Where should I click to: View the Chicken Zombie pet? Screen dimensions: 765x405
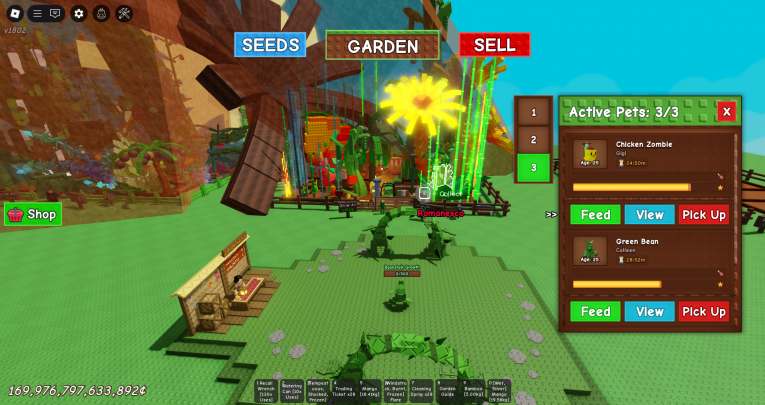point(649,215)
